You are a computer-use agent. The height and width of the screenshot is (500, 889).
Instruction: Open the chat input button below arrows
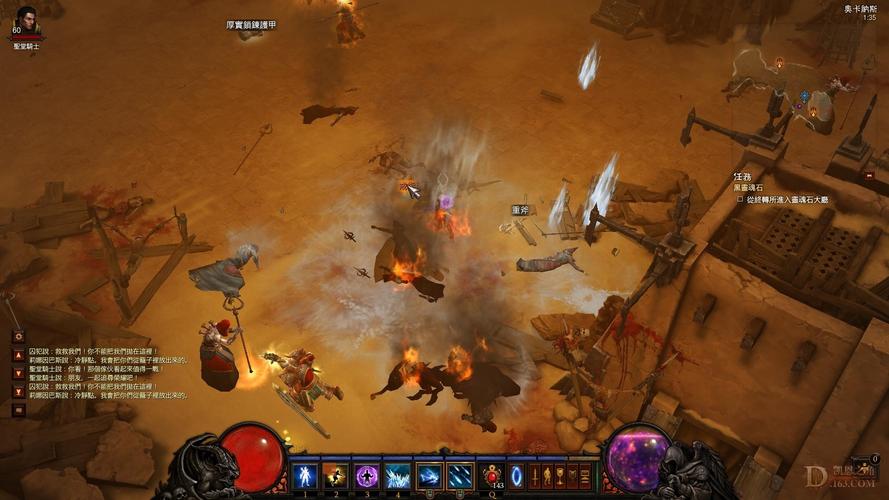(18, 409)
